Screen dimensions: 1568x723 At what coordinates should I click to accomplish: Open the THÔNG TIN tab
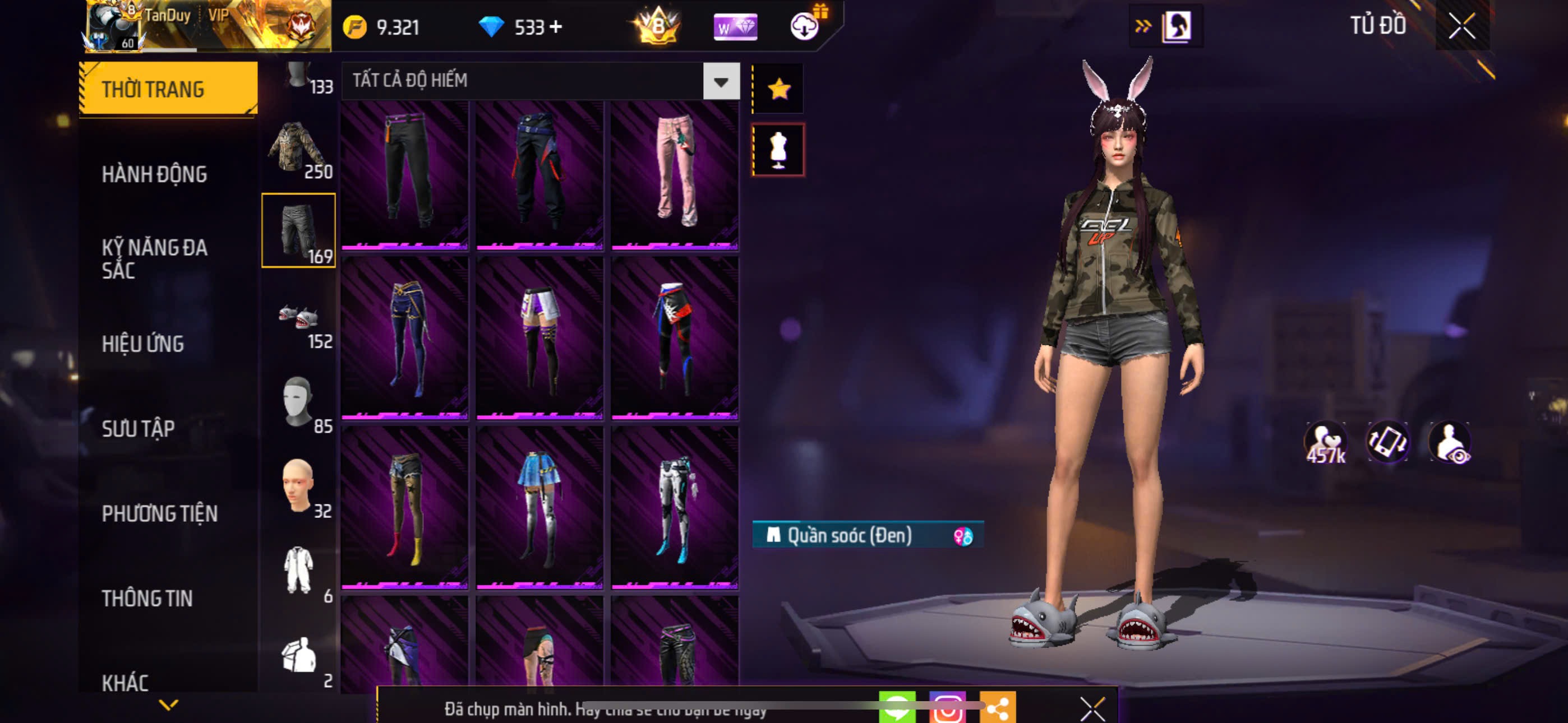[147, 598]
